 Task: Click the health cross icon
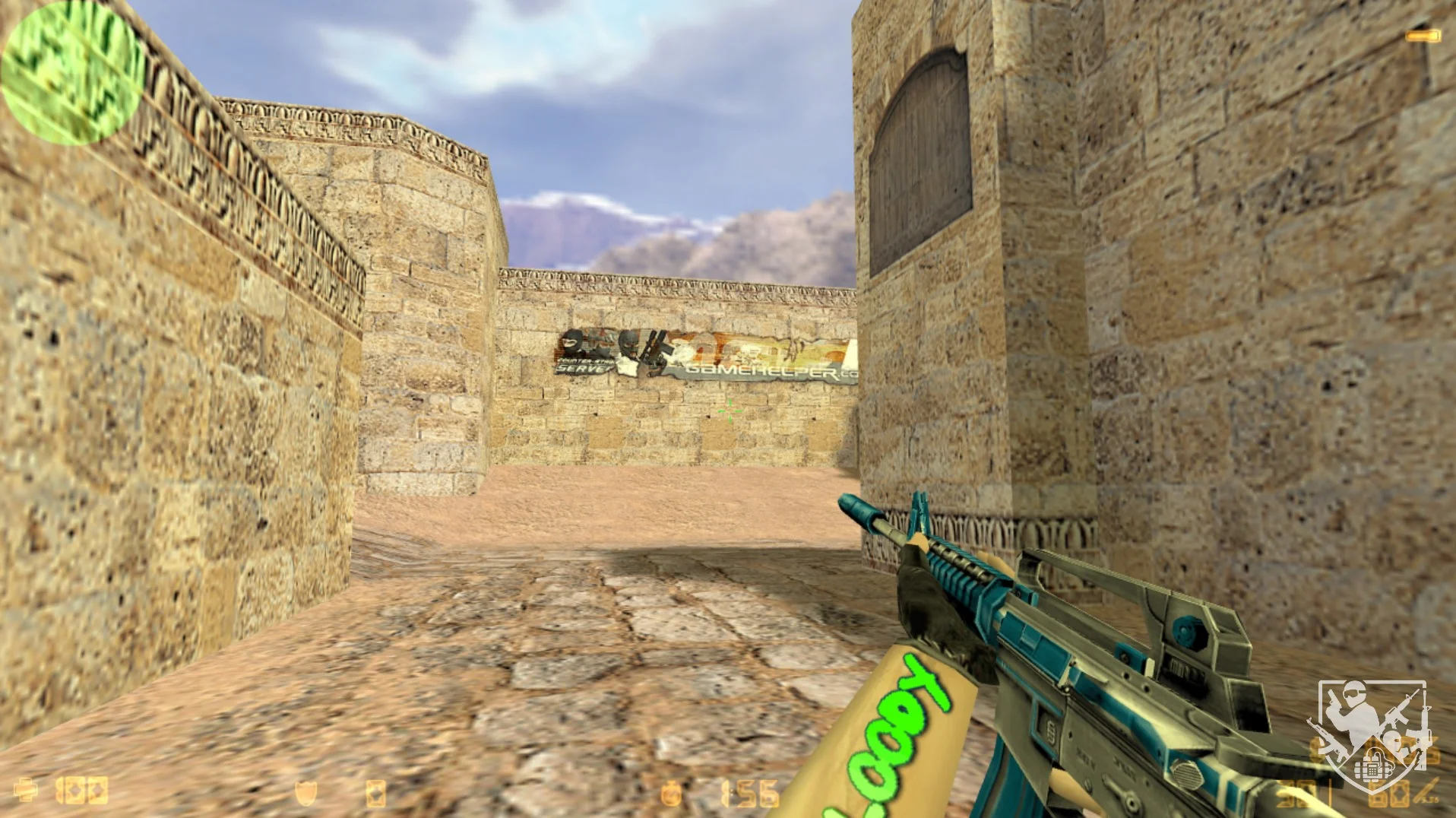coord(26,791)
